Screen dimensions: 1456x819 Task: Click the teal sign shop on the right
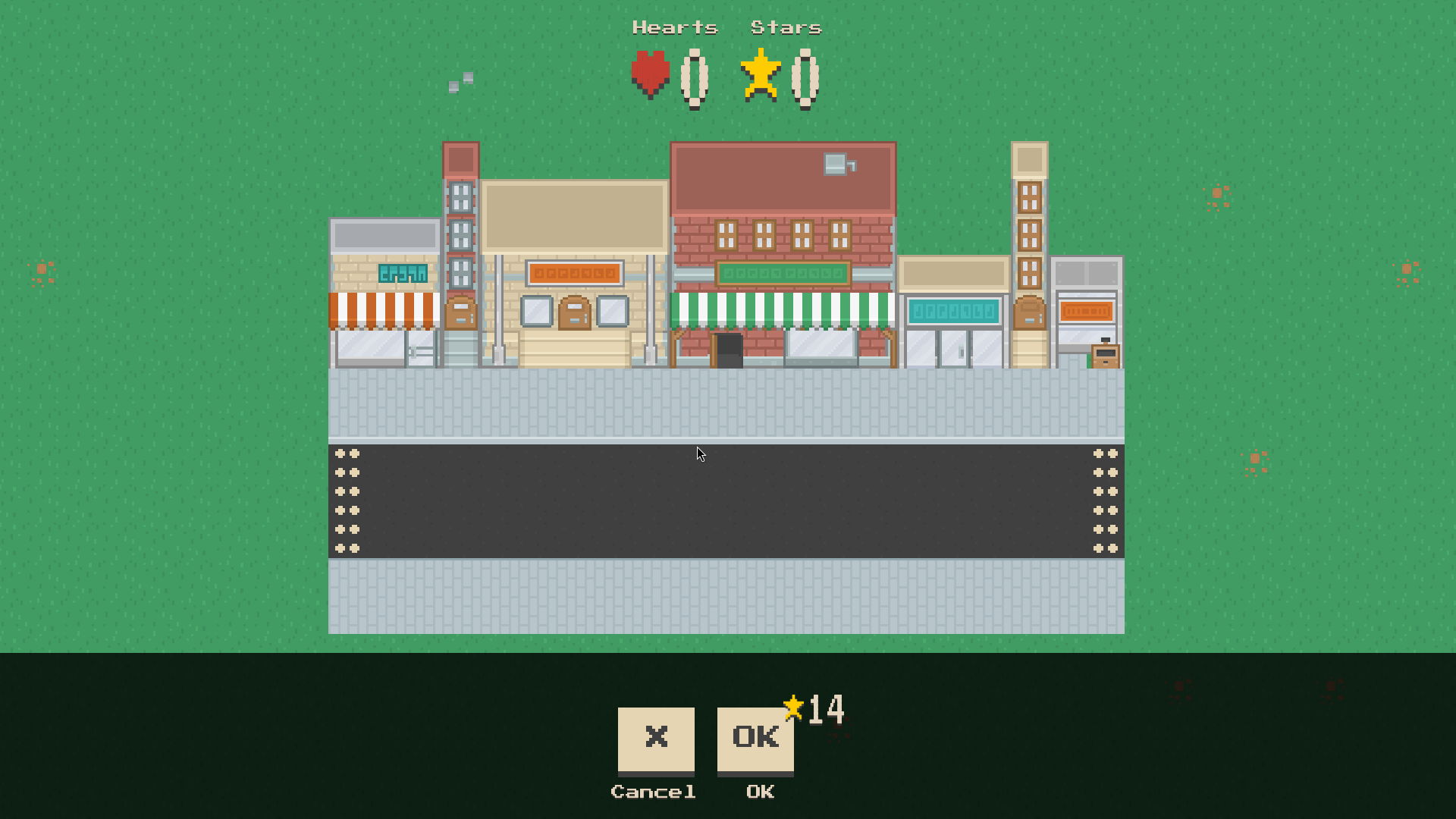coord(953,311)
